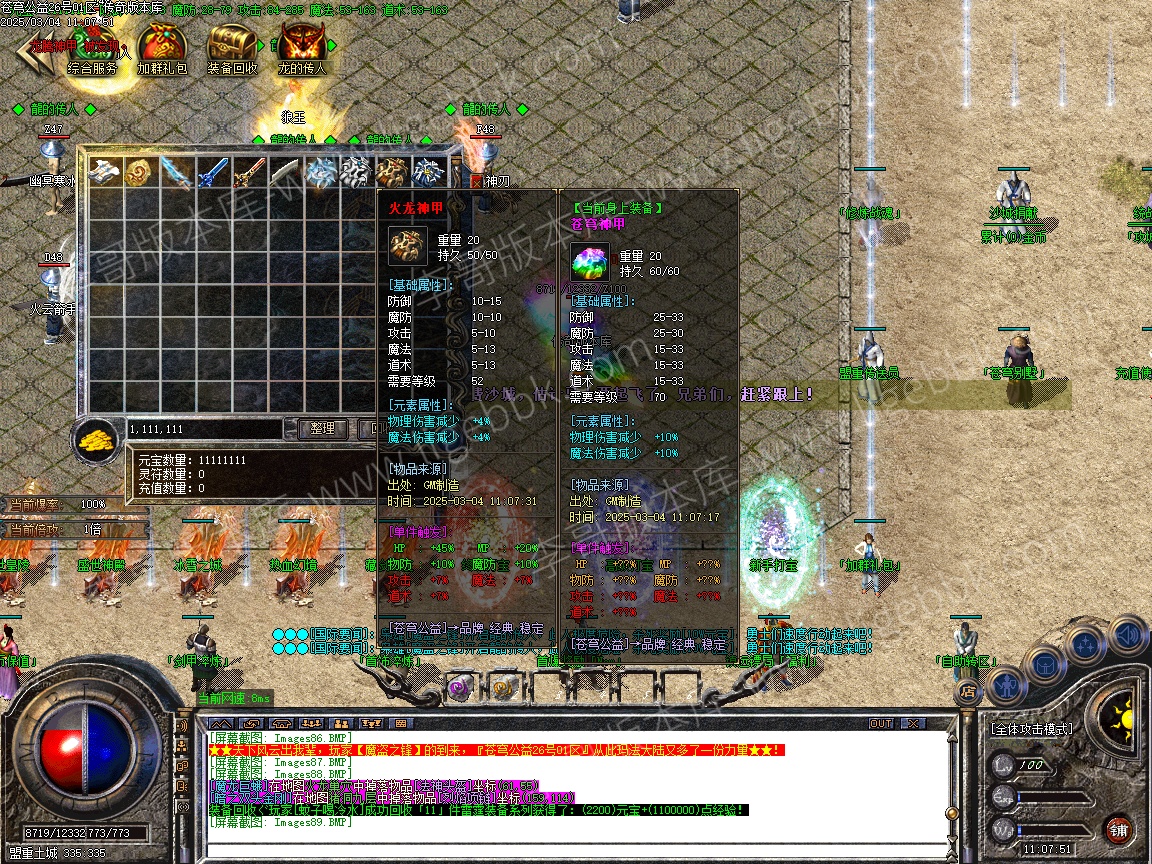Open the 龙的传人 demon mask icon
Image resolution: width=1152 pixels, height=864 pixels.
click(301, 48)
